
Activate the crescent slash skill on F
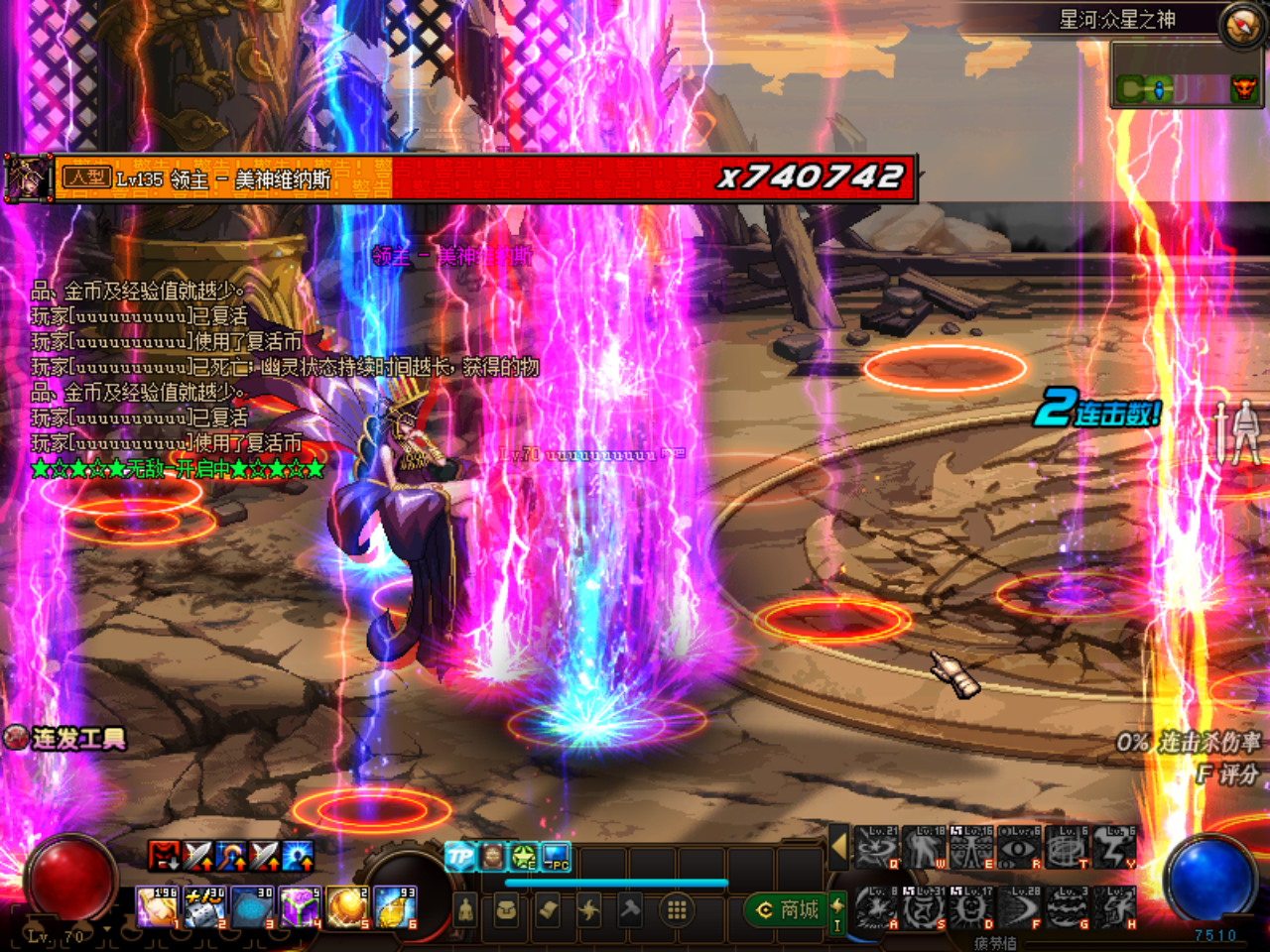point(1019,908)
